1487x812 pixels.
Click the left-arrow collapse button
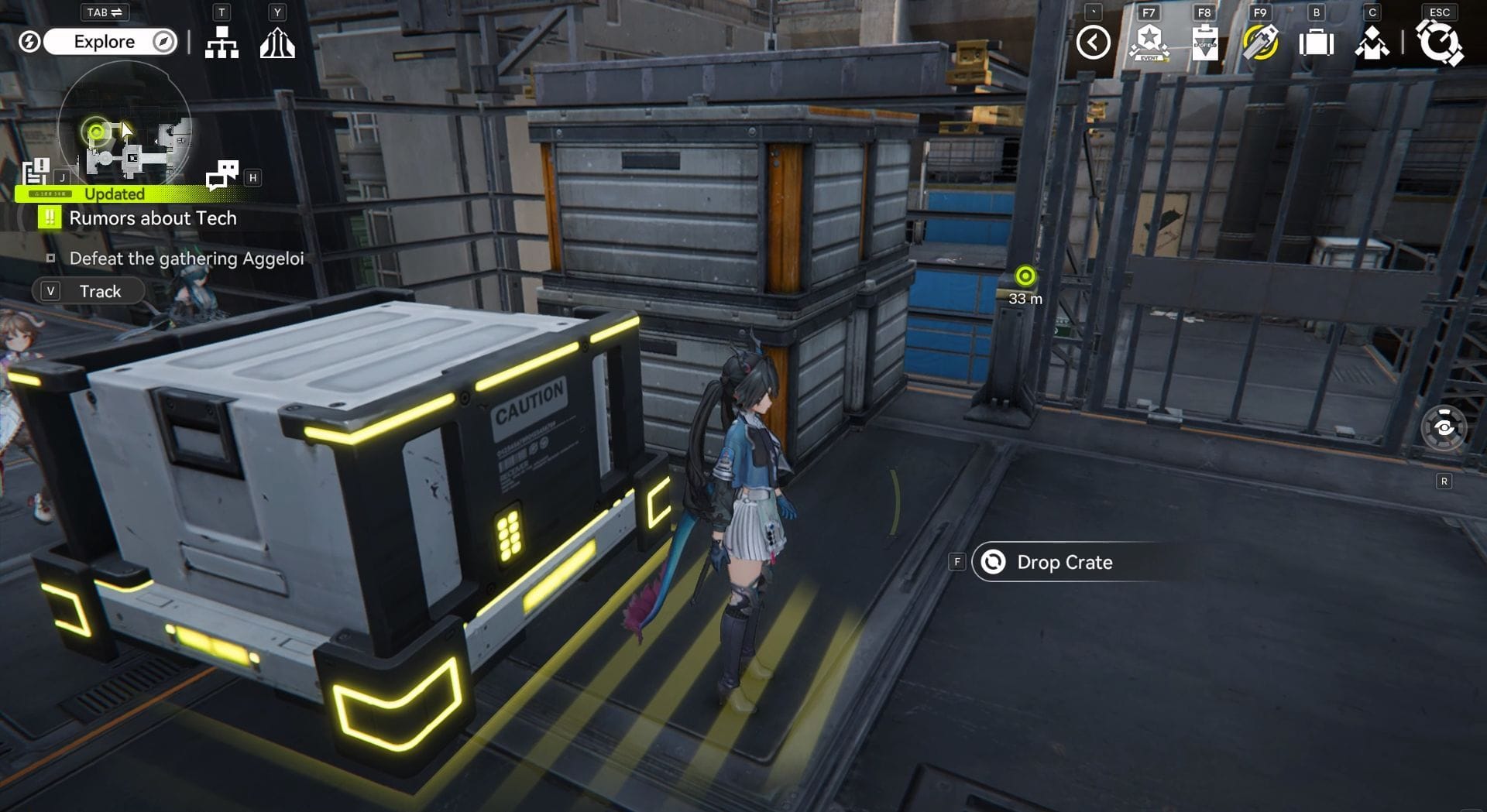click(x=1093, y=43)
